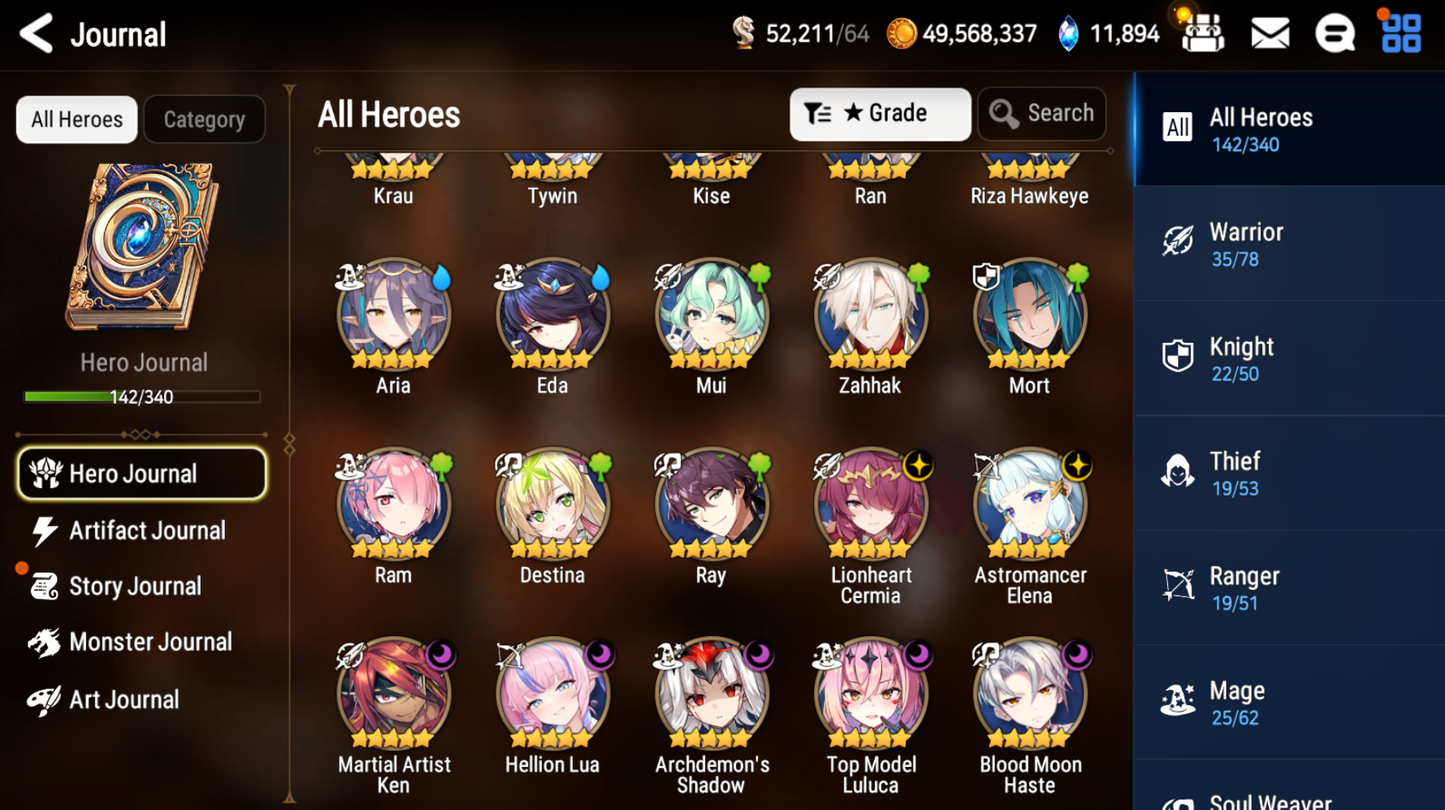Select the Archdemon's Shadow portrait
The image size is (1445, 810).
pyautogui.click(x=711, y=696)
